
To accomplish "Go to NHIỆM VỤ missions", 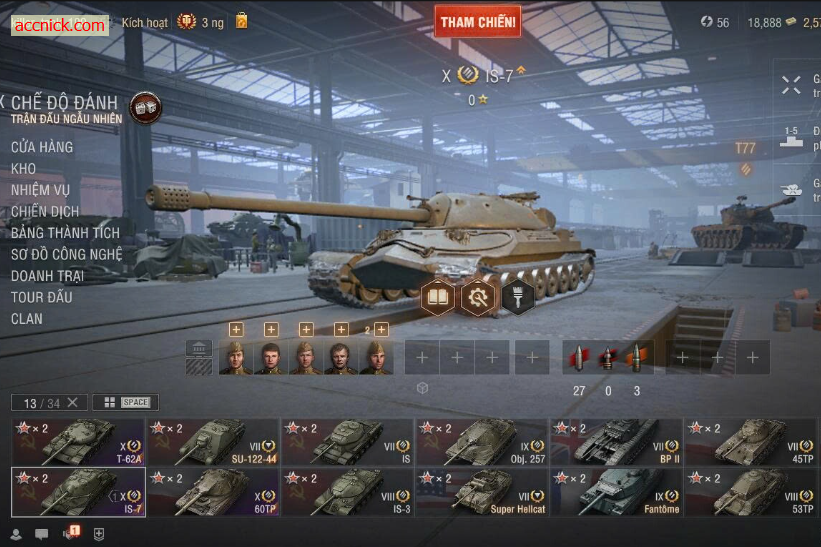I will point(40,190).
